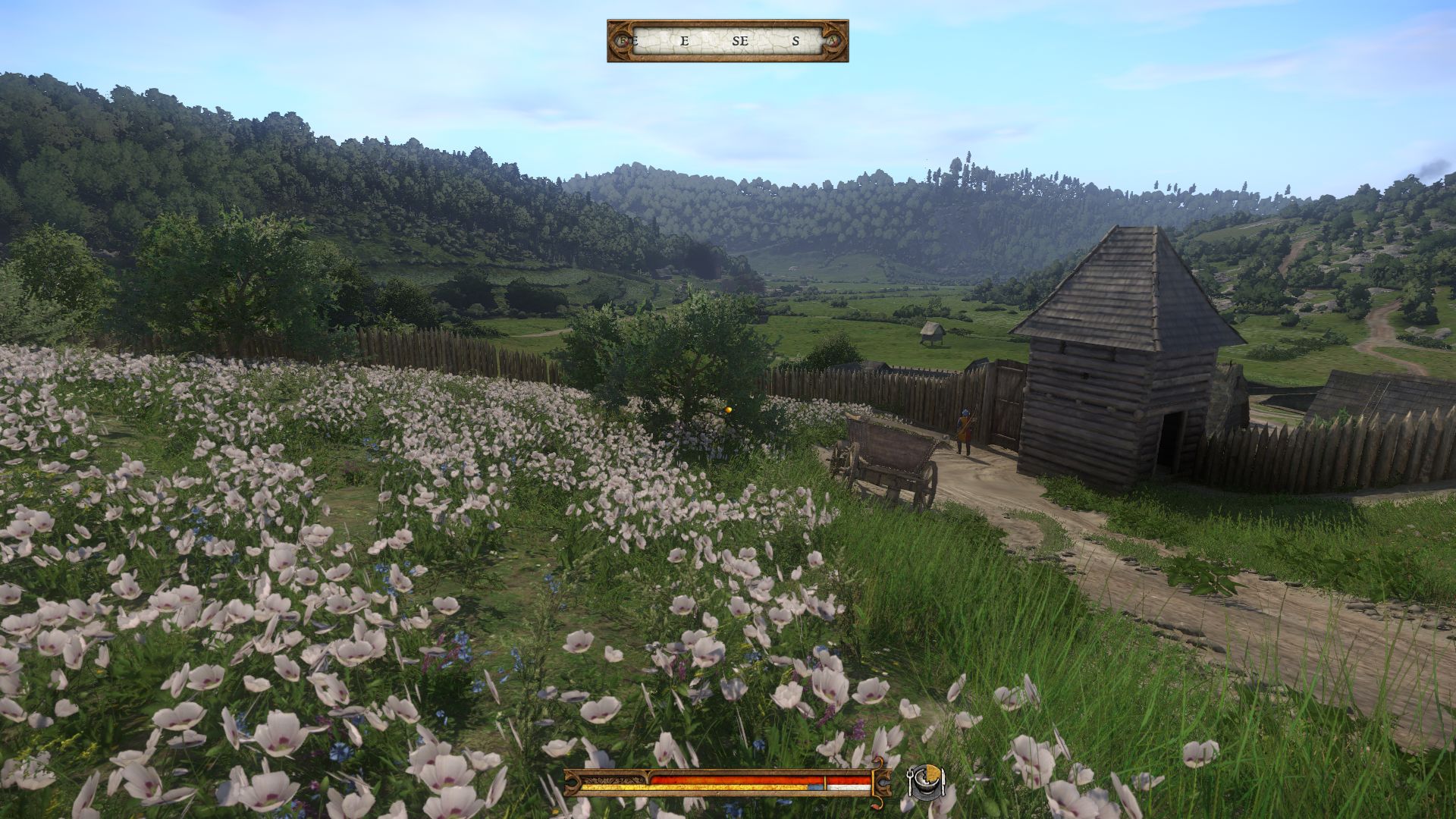1456x819 pixels.
Task: Click the compass bar heading strip
Action: coord(727,41)
